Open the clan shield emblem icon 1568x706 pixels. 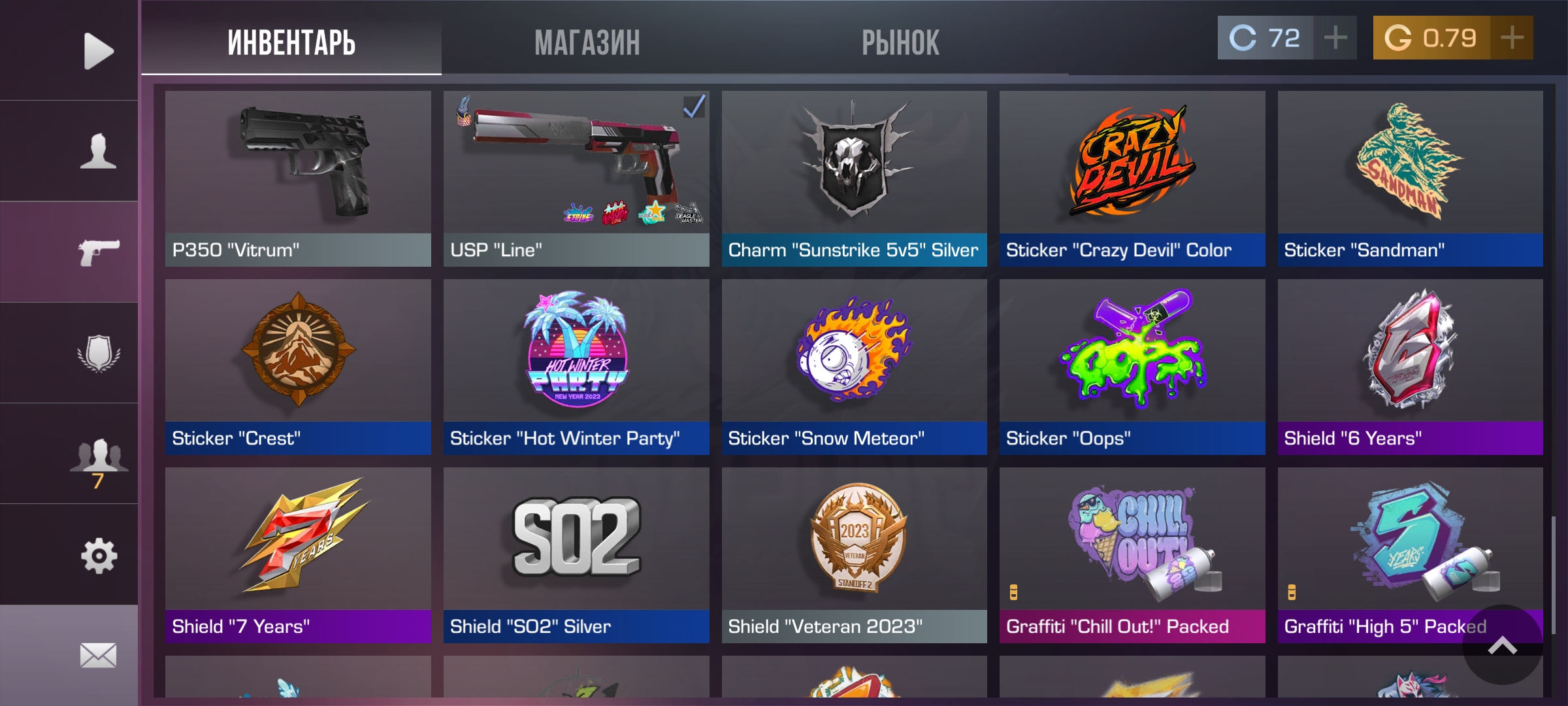click(98, 354)
